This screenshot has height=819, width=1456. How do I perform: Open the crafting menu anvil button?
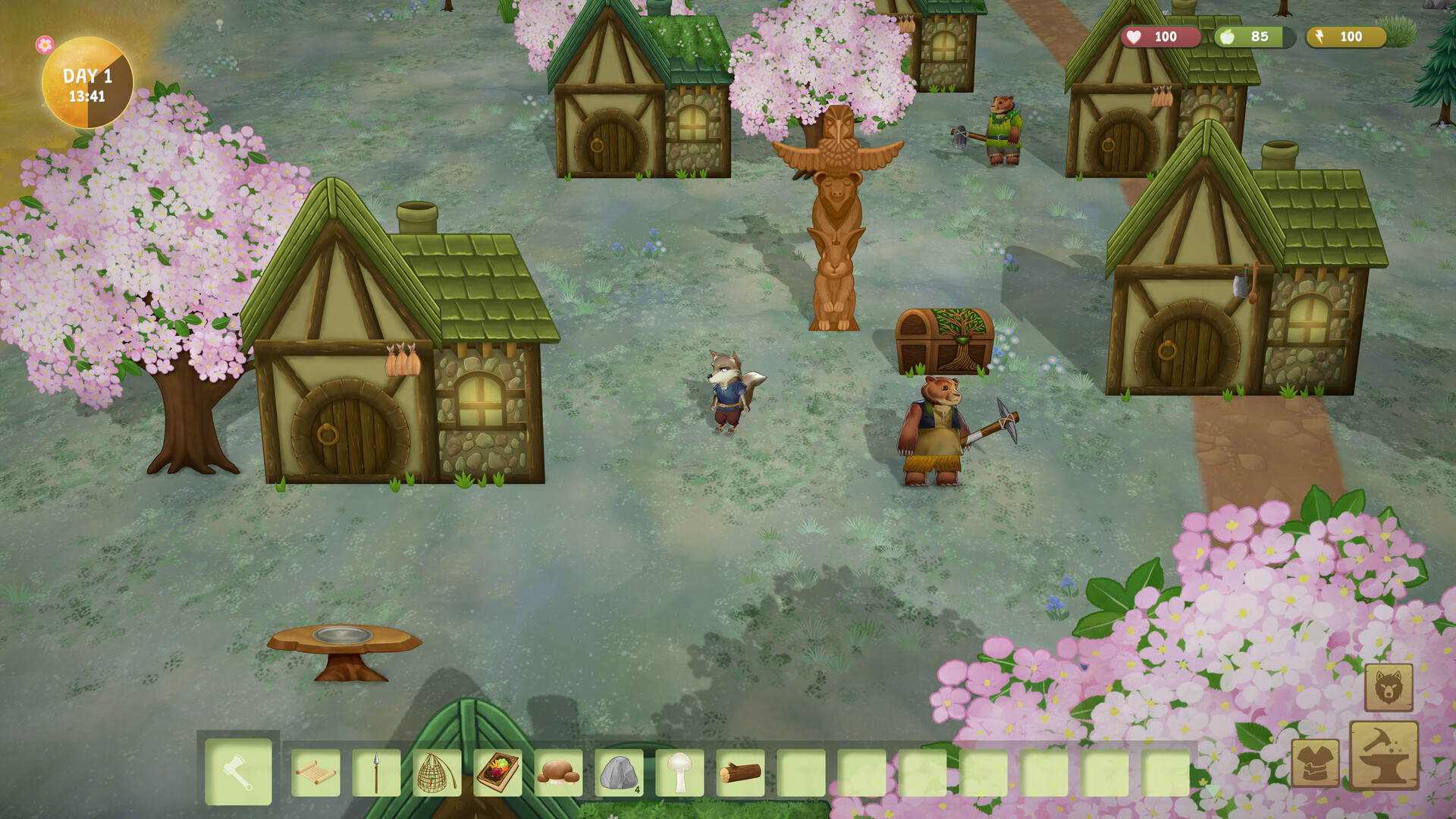pos(1384,755)
